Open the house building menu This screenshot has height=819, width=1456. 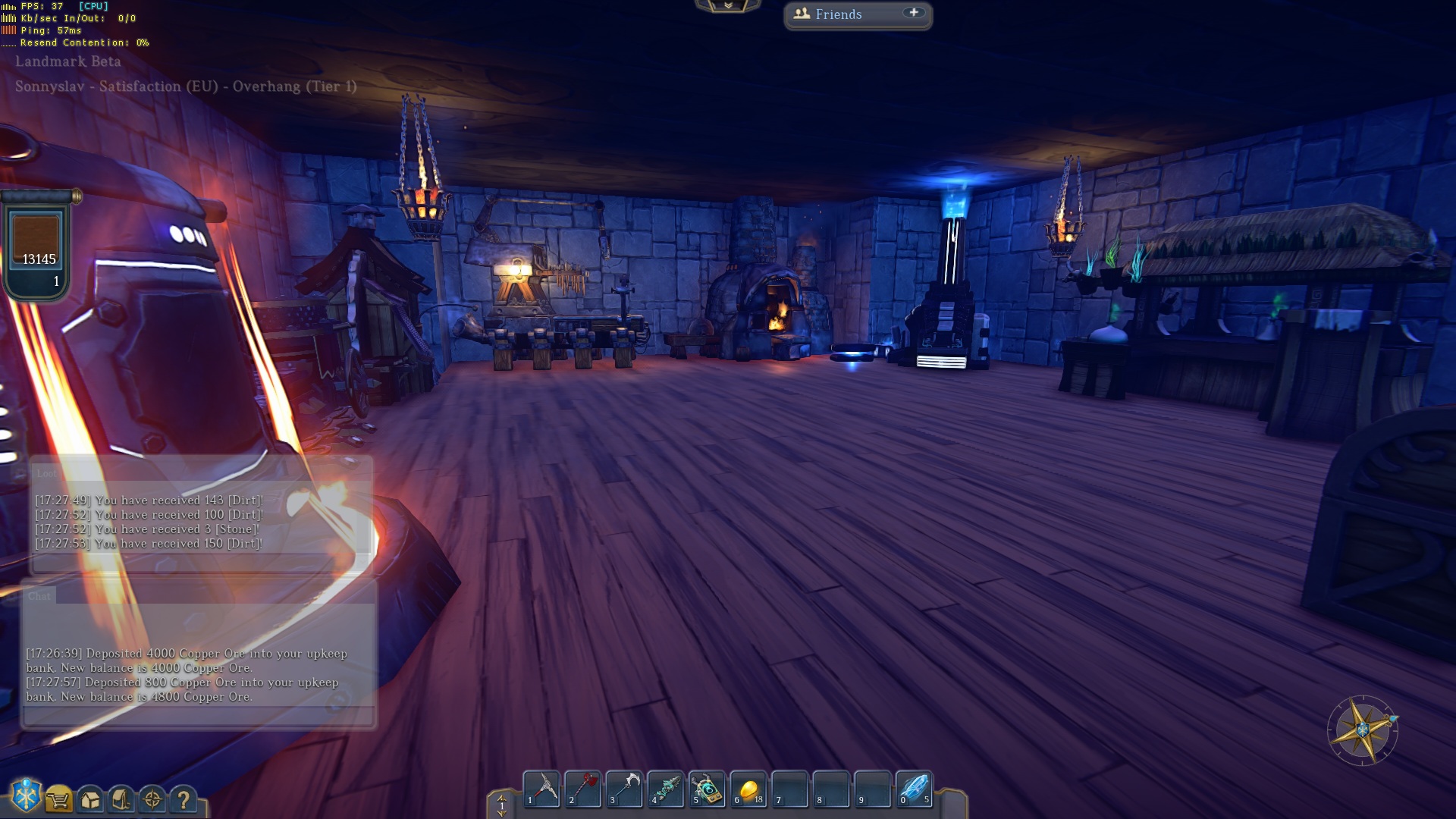(x=90, y=799)
